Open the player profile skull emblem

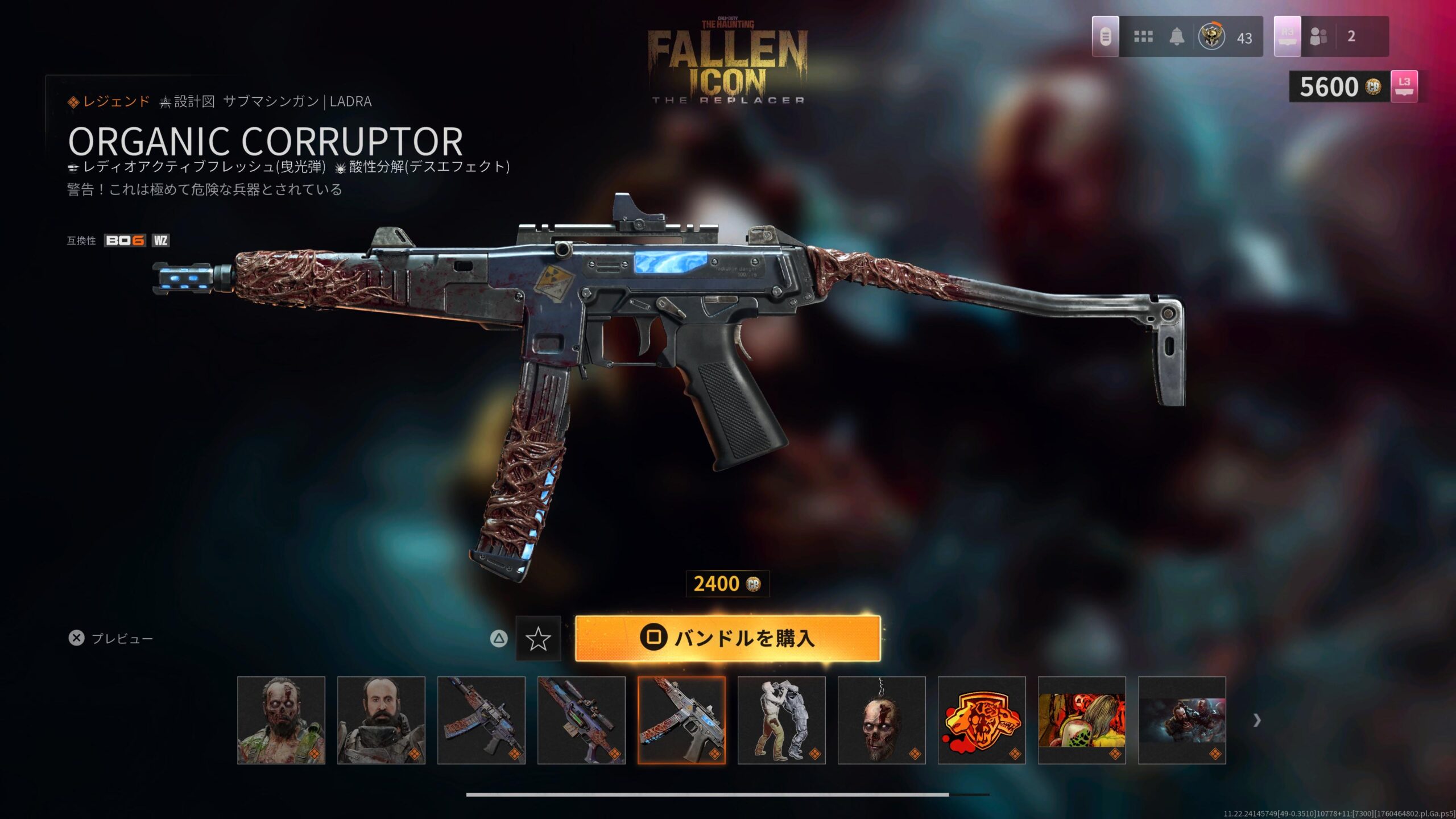[x=1211, y=37]
